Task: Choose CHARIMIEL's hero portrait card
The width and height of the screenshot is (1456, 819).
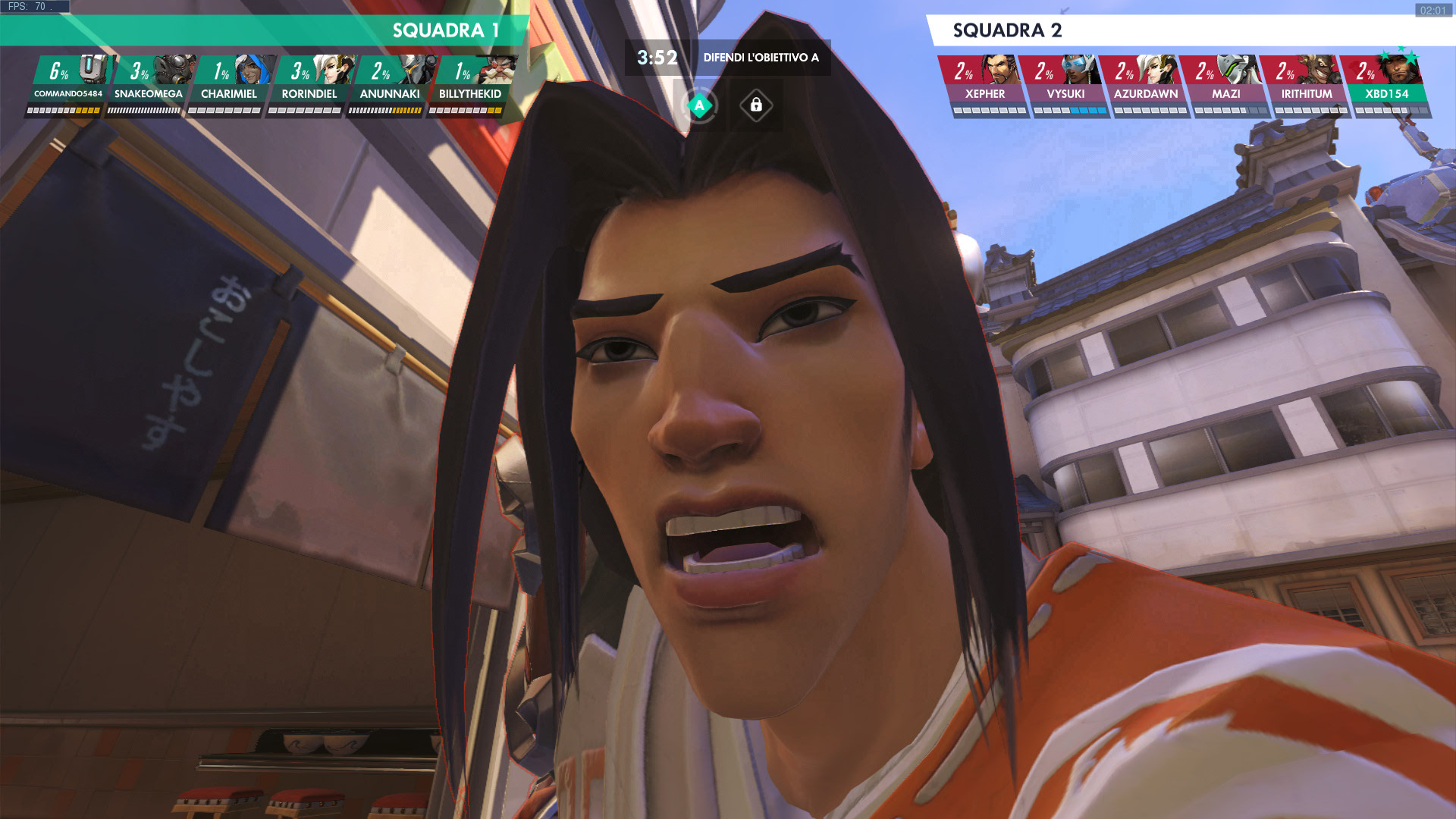Action: [229, 83]
